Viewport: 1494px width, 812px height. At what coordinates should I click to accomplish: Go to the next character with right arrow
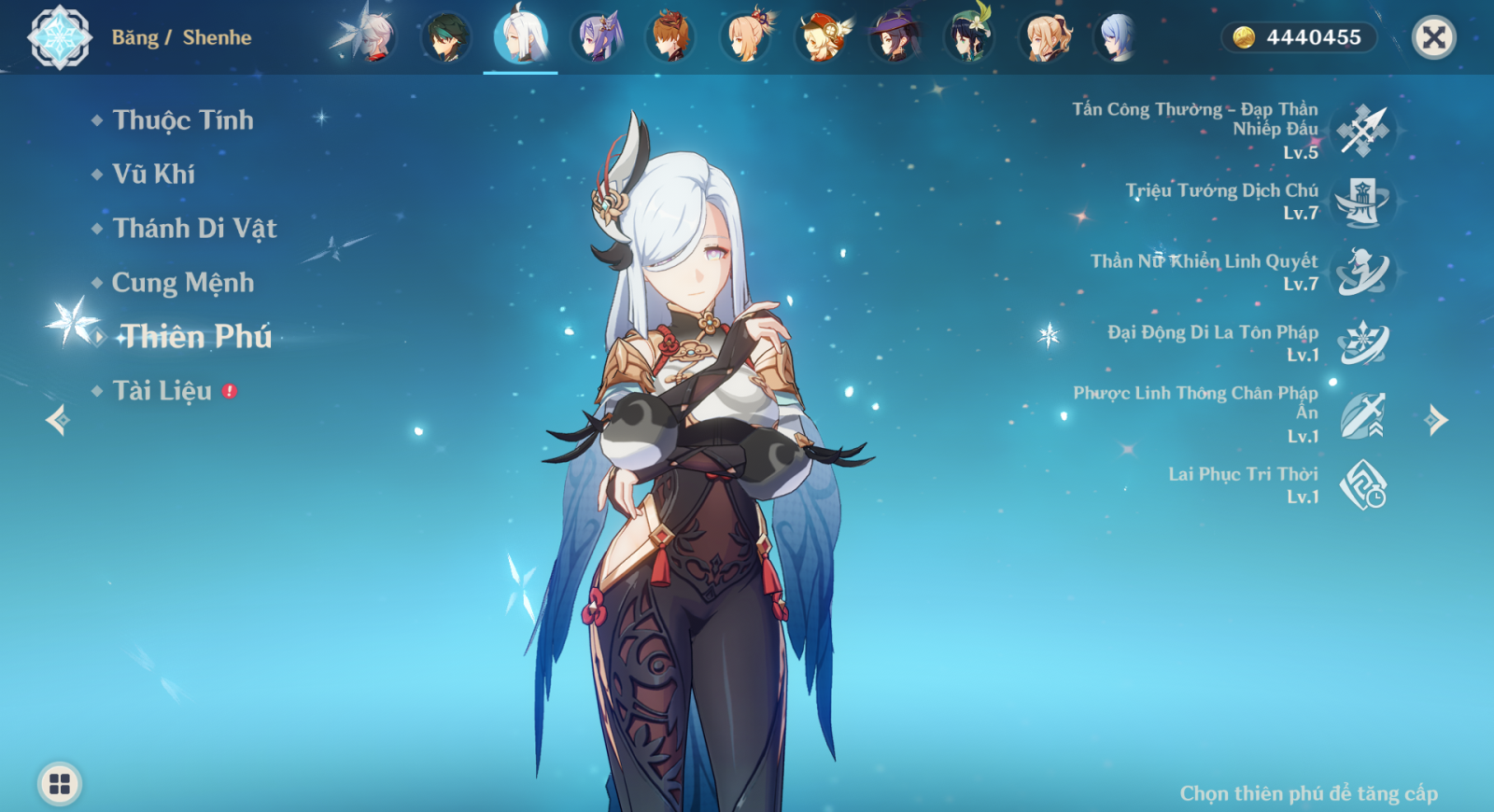[x=1436, y=420]
